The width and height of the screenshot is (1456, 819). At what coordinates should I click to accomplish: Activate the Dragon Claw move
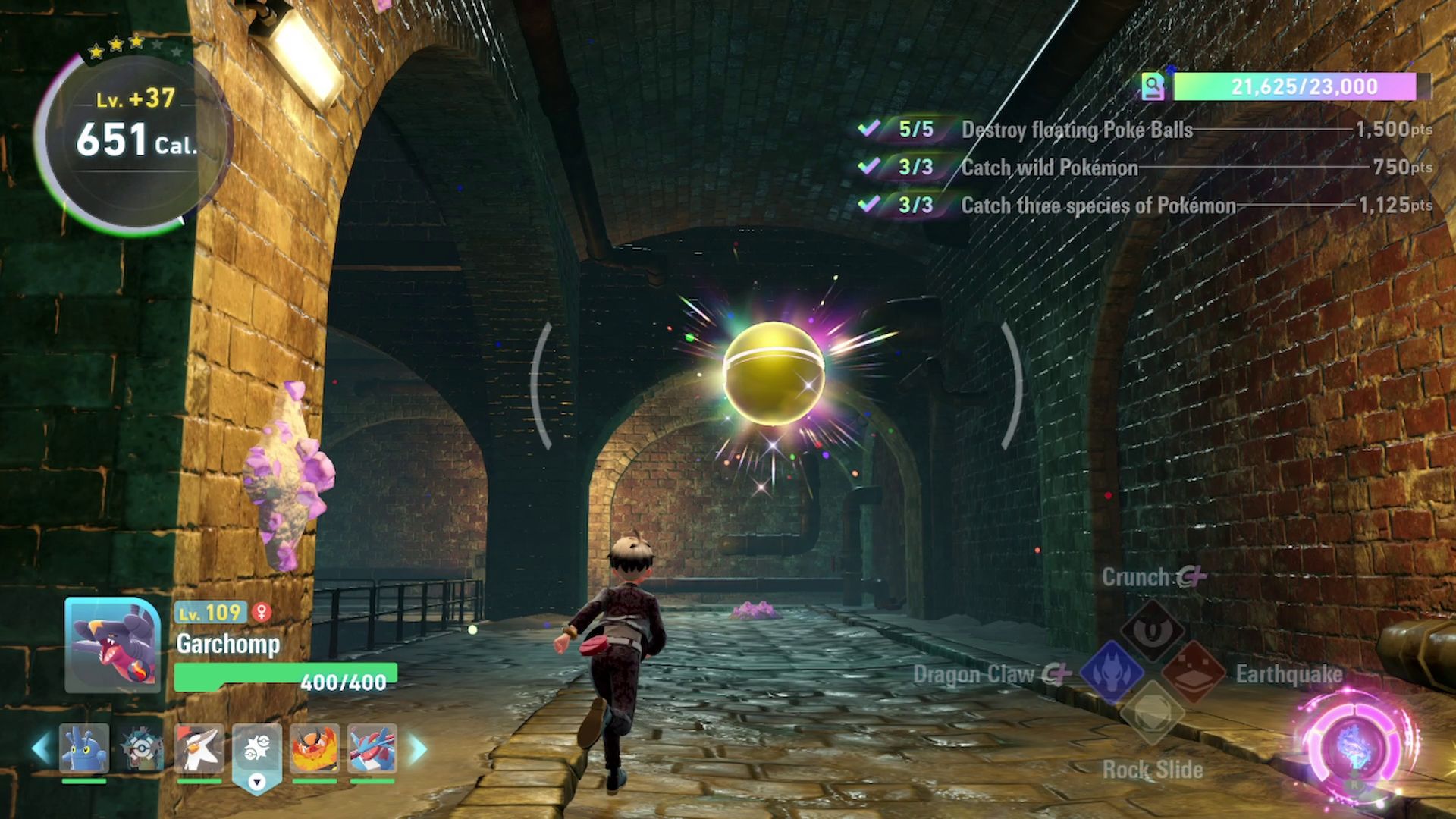1111,672
